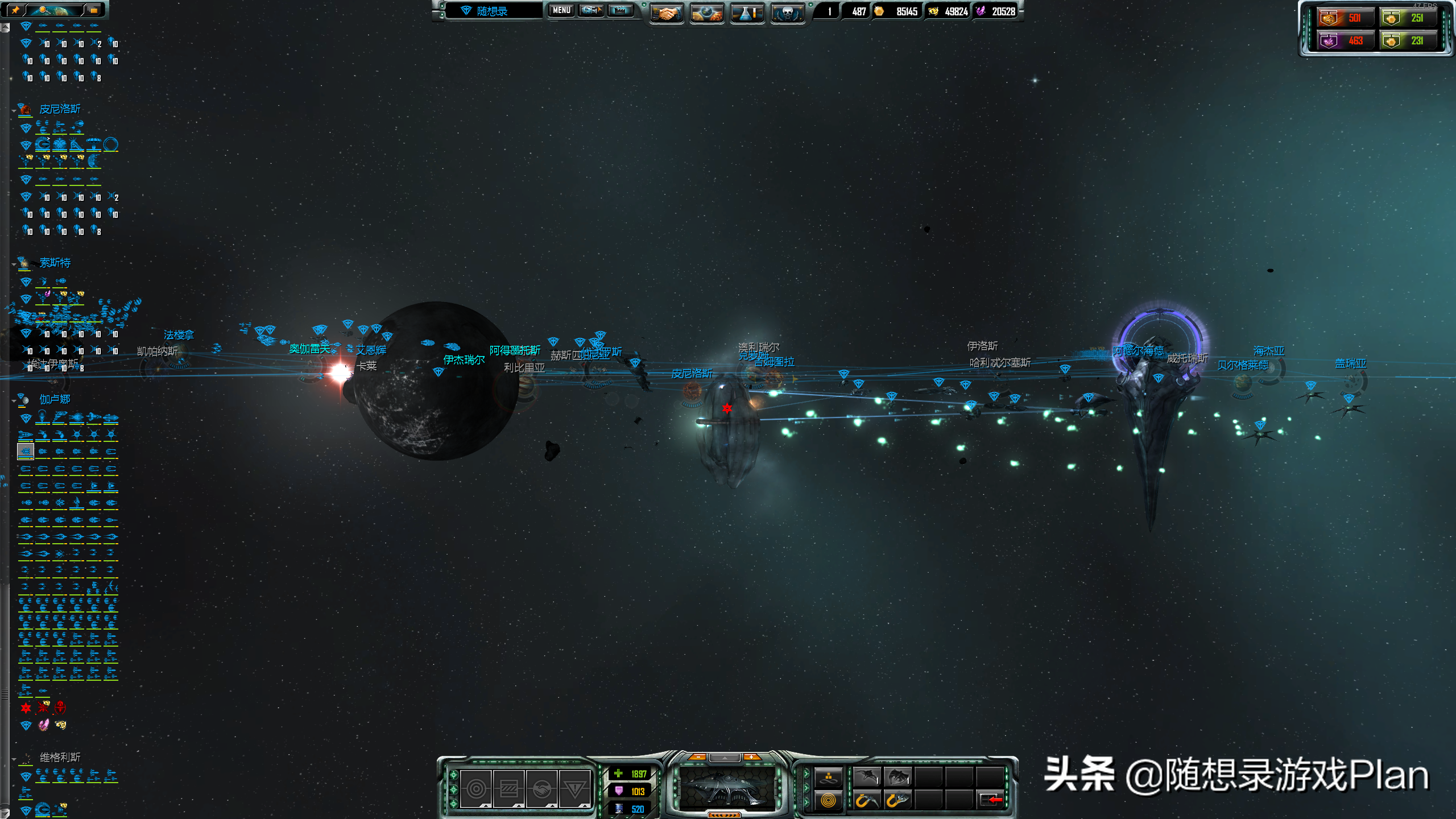The image size is (1456, 819).
Task: Select 皮尼洛斯 in the empire tree
Action: click(x=60, y=109)
